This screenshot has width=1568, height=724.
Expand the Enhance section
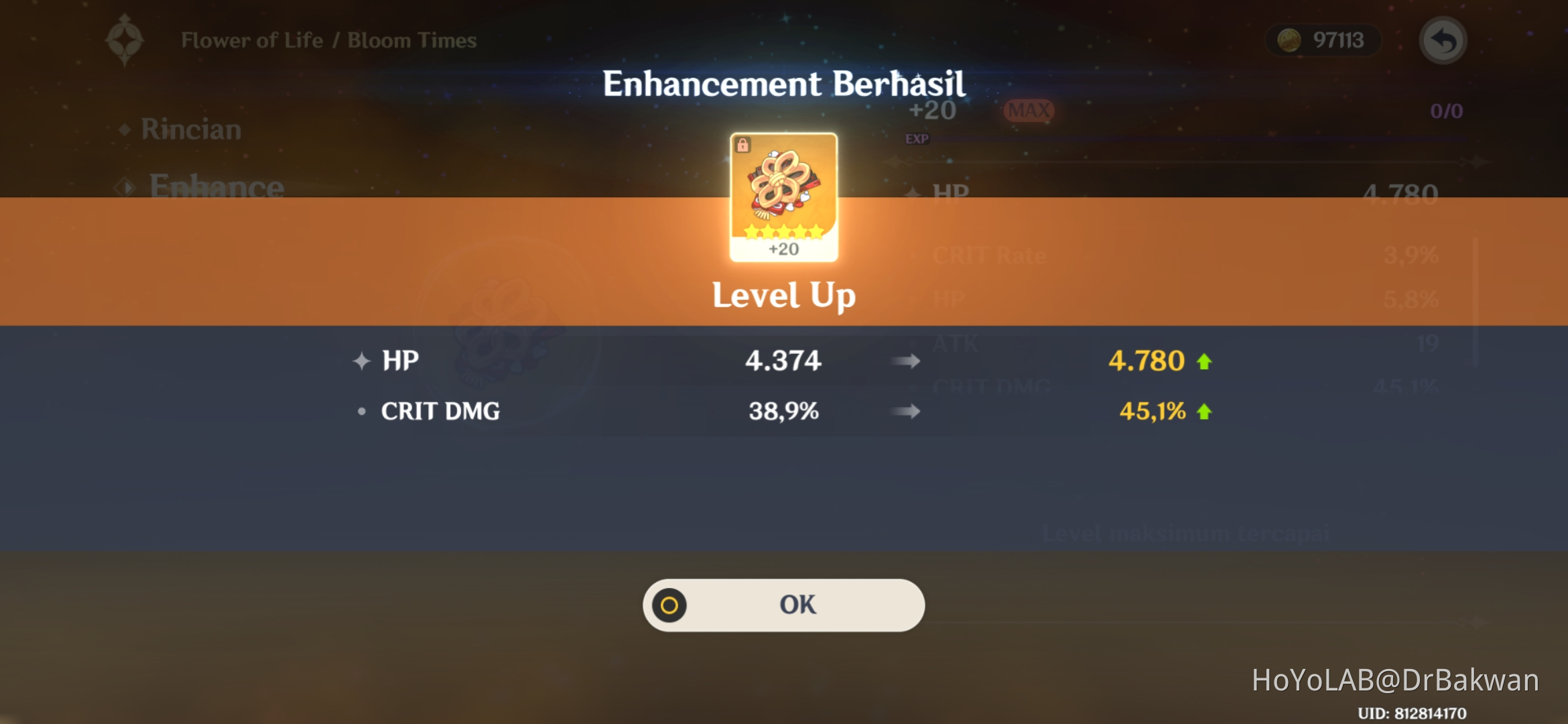click(218, 188)
